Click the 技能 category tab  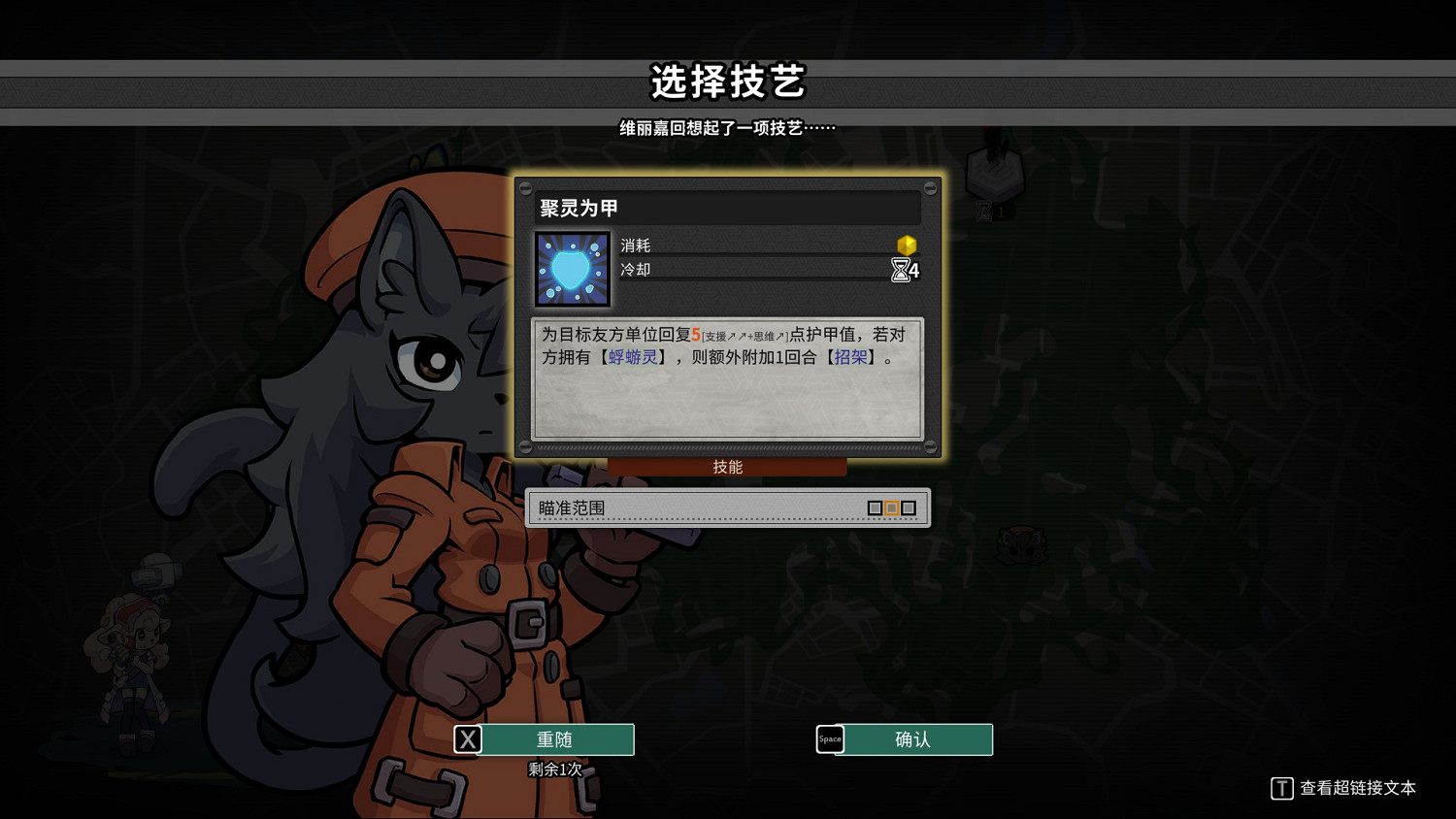pos(727,467)
